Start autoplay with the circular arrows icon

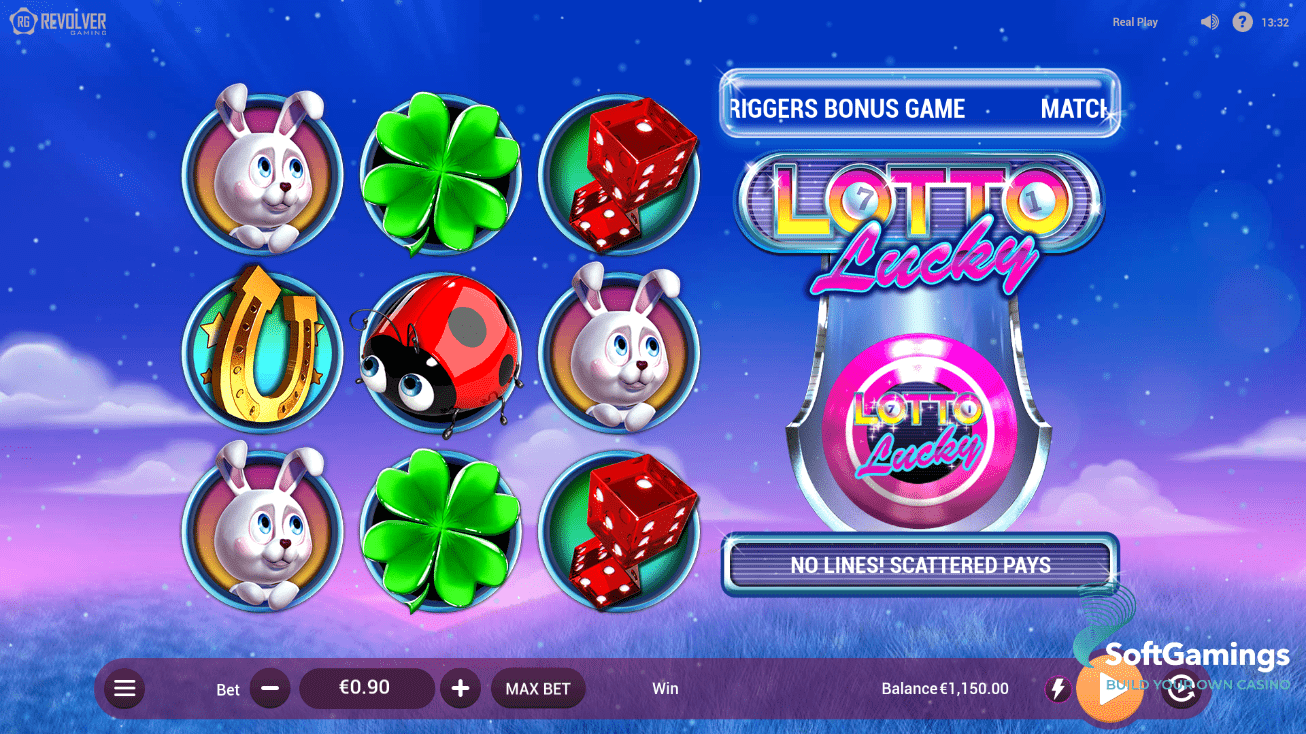[x=1181, y=688]
